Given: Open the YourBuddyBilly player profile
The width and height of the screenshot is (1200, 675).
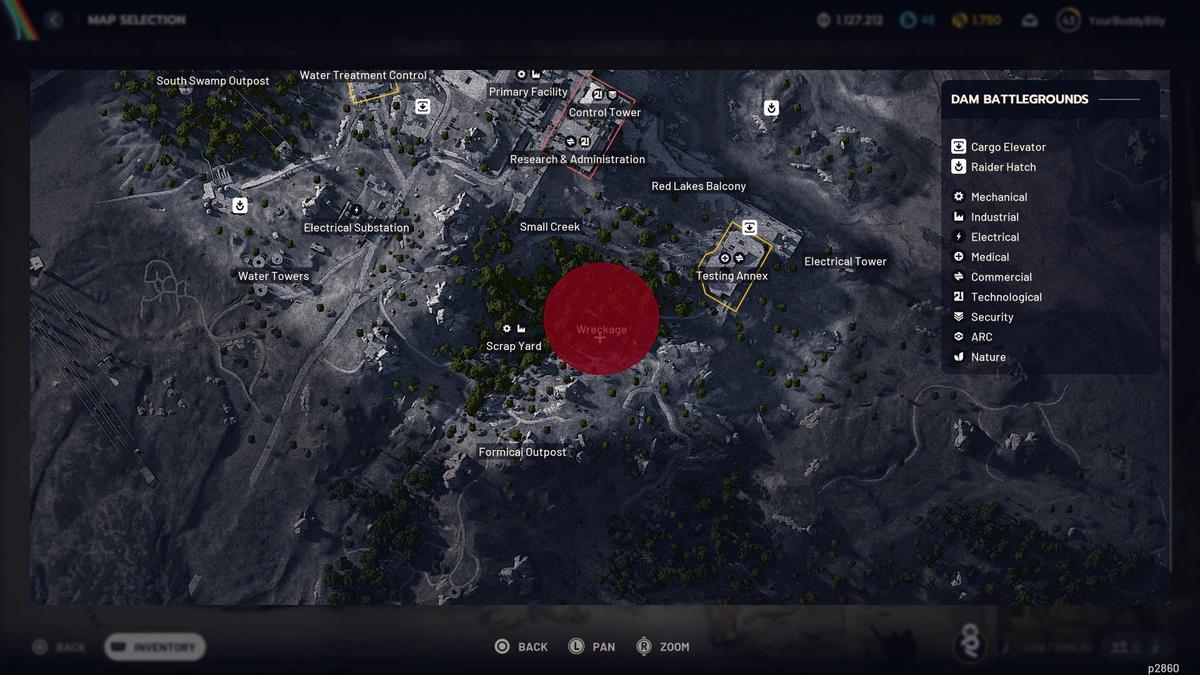Looking at the screenshot, I should [1109, 20].
